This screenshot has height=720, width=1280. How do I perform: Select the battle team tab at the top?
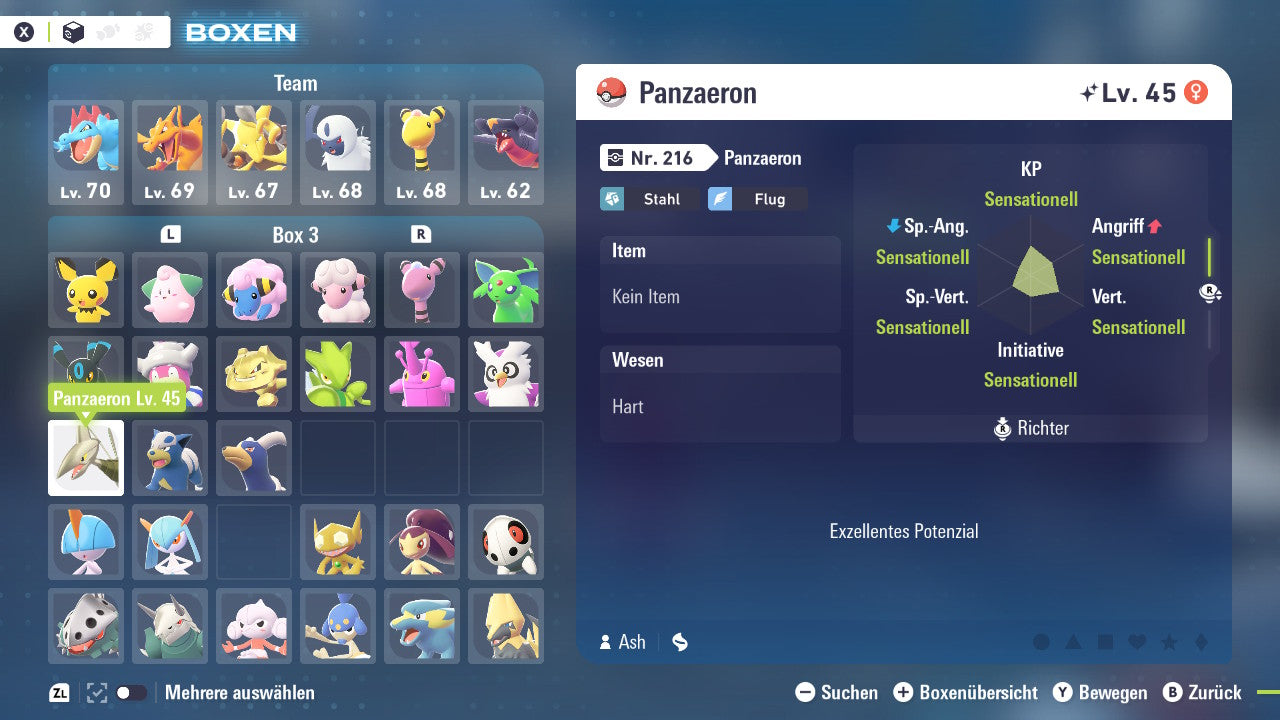coord(108,31)
